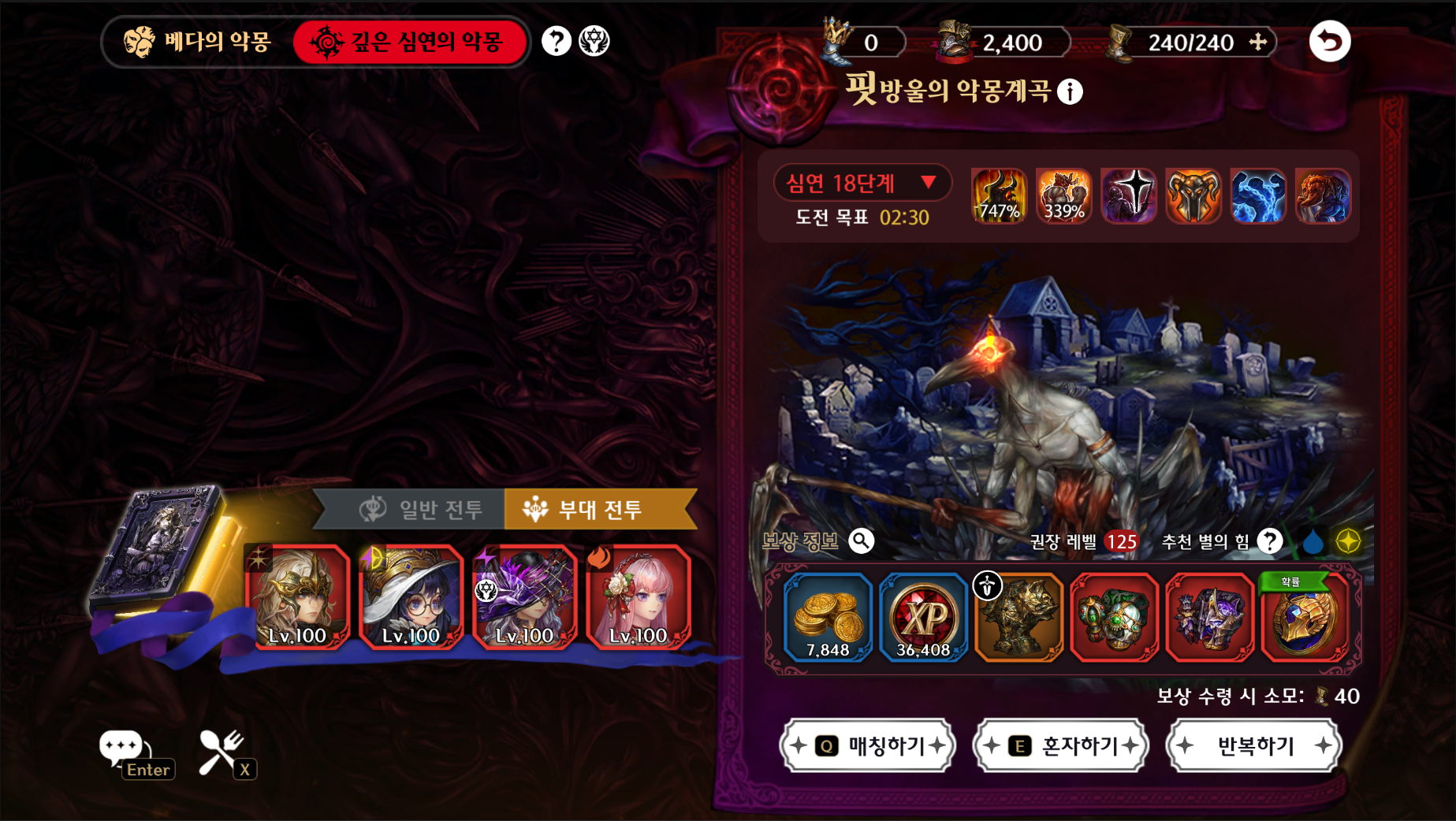
Task: Inspect the 747% boss buff icon
Action: point(999,195)
